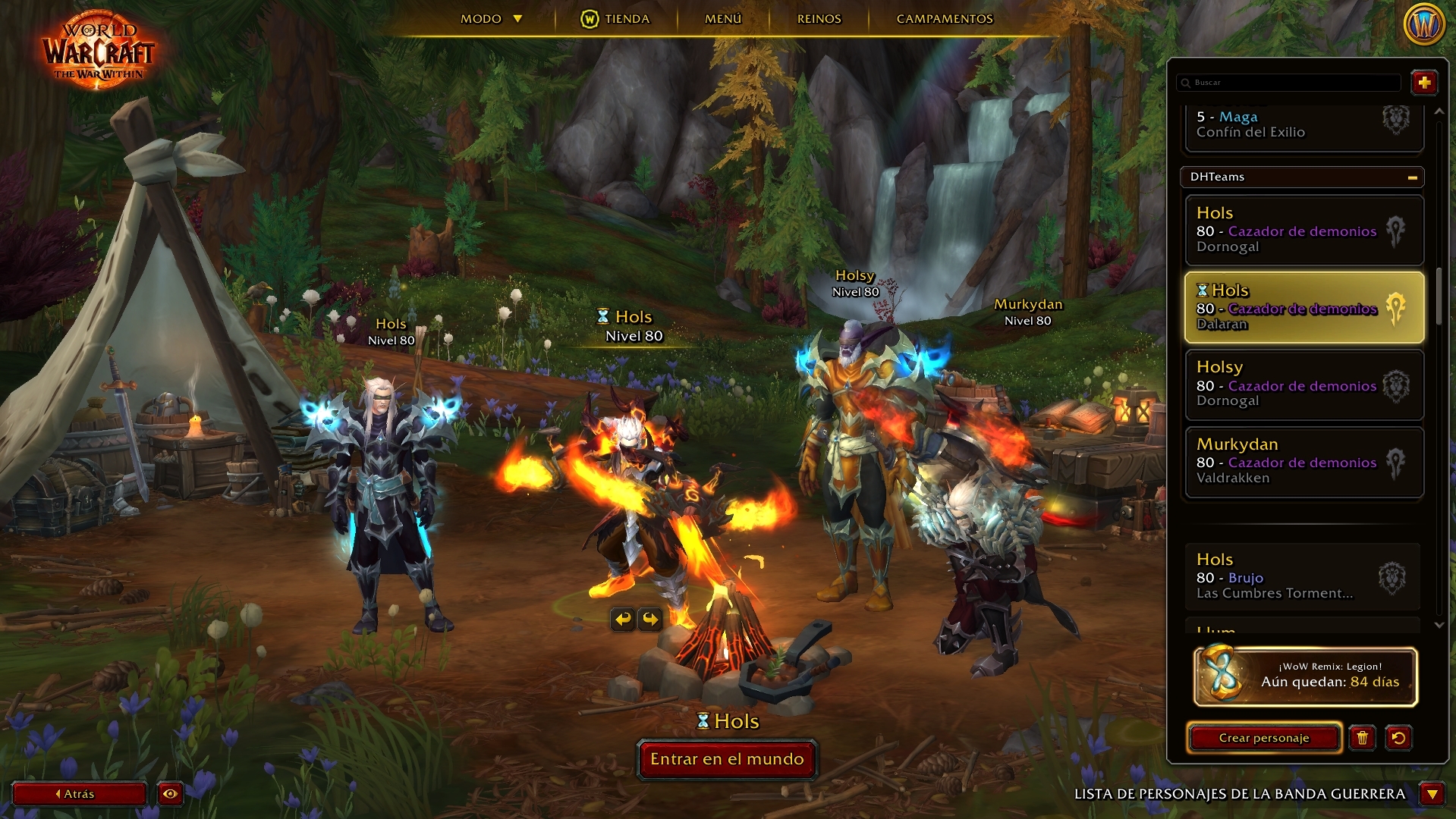Click the red plus button beside search

coord(1423,83)
